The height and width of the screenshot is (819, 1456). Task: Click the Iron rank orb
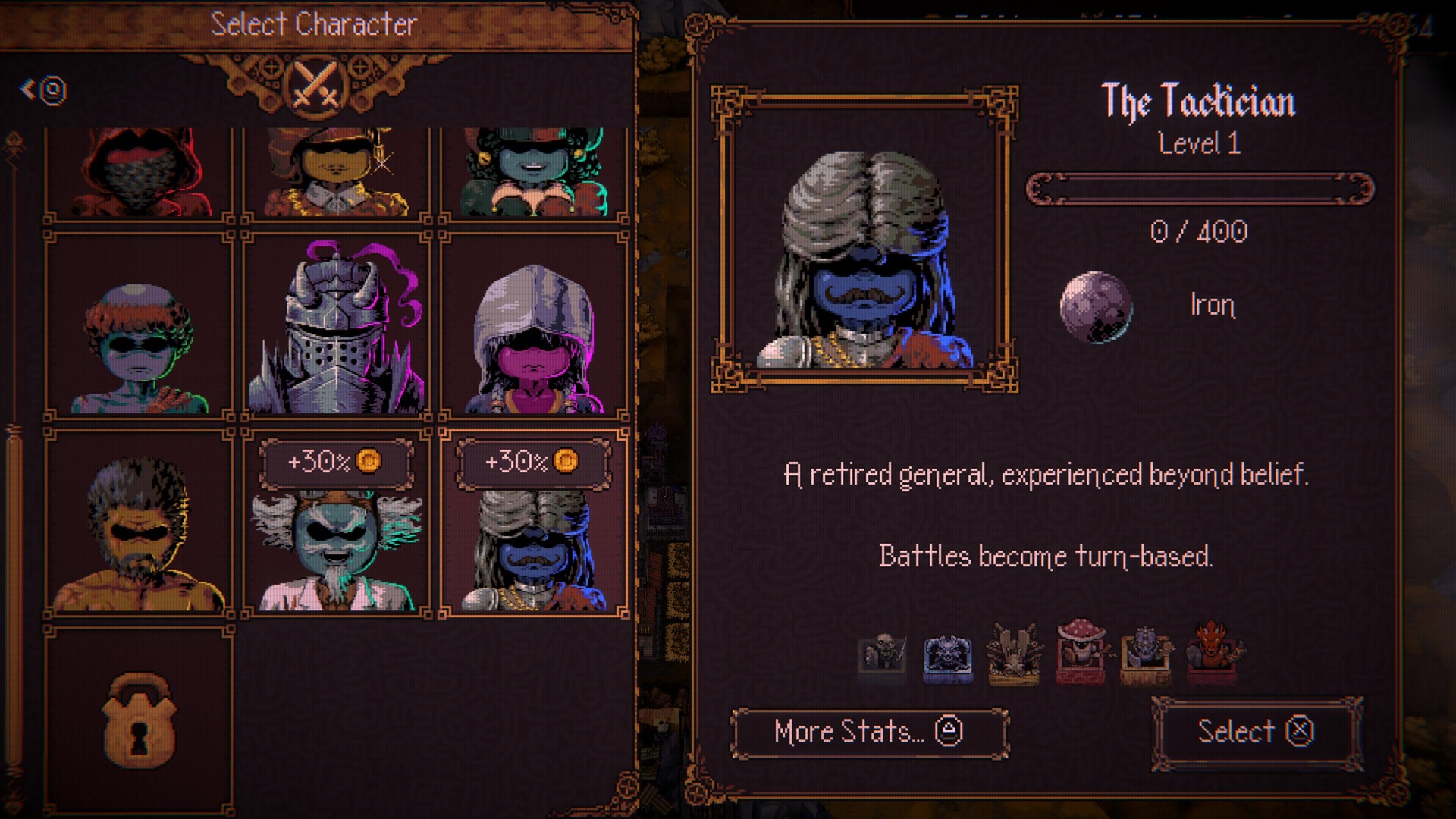coord(1095,306)
